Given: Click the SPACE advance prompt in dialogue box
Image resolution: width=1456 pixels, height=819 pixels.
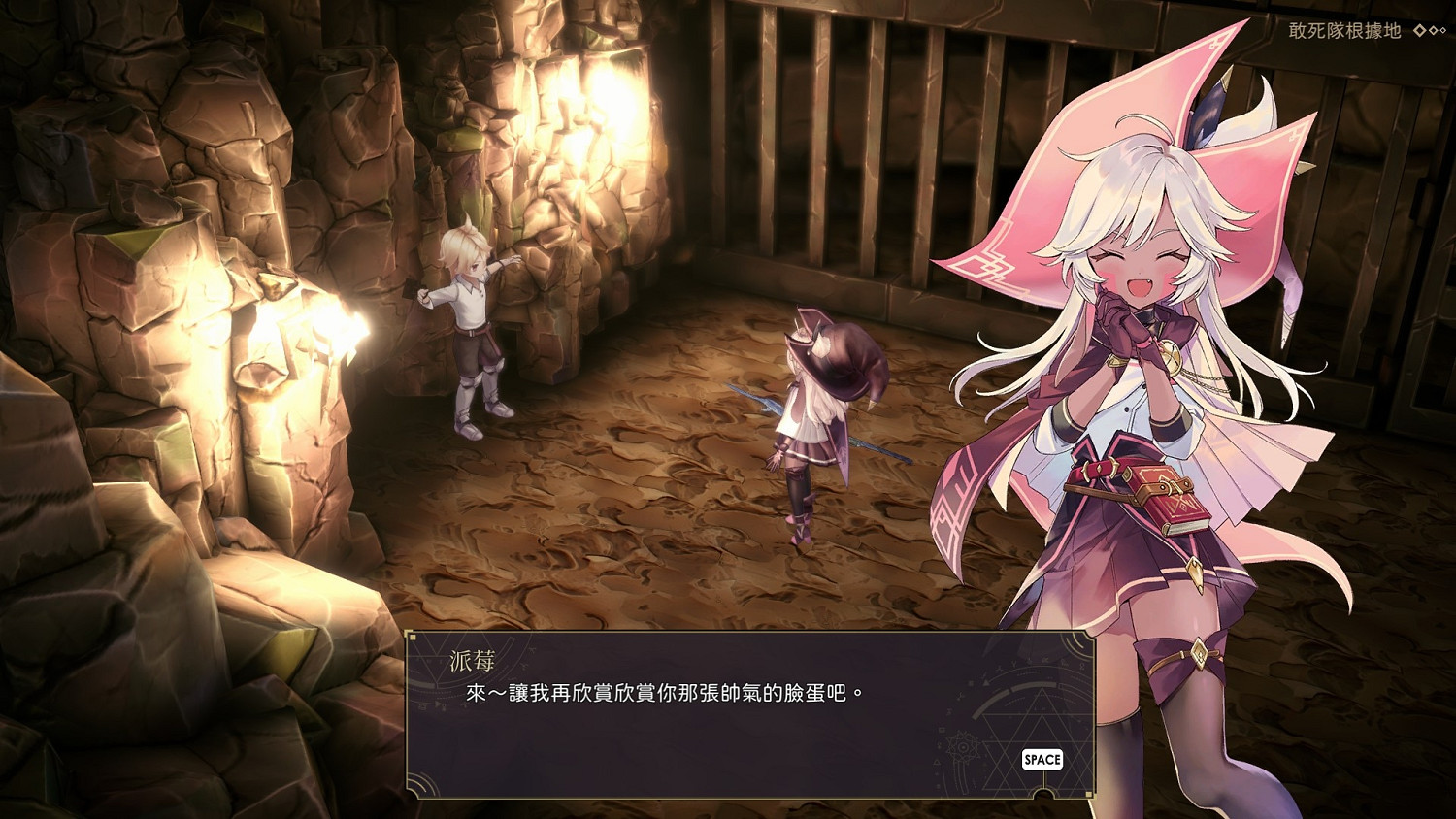Looking at the screenshot, I should pyautogui.click(x=1042, y=759).
